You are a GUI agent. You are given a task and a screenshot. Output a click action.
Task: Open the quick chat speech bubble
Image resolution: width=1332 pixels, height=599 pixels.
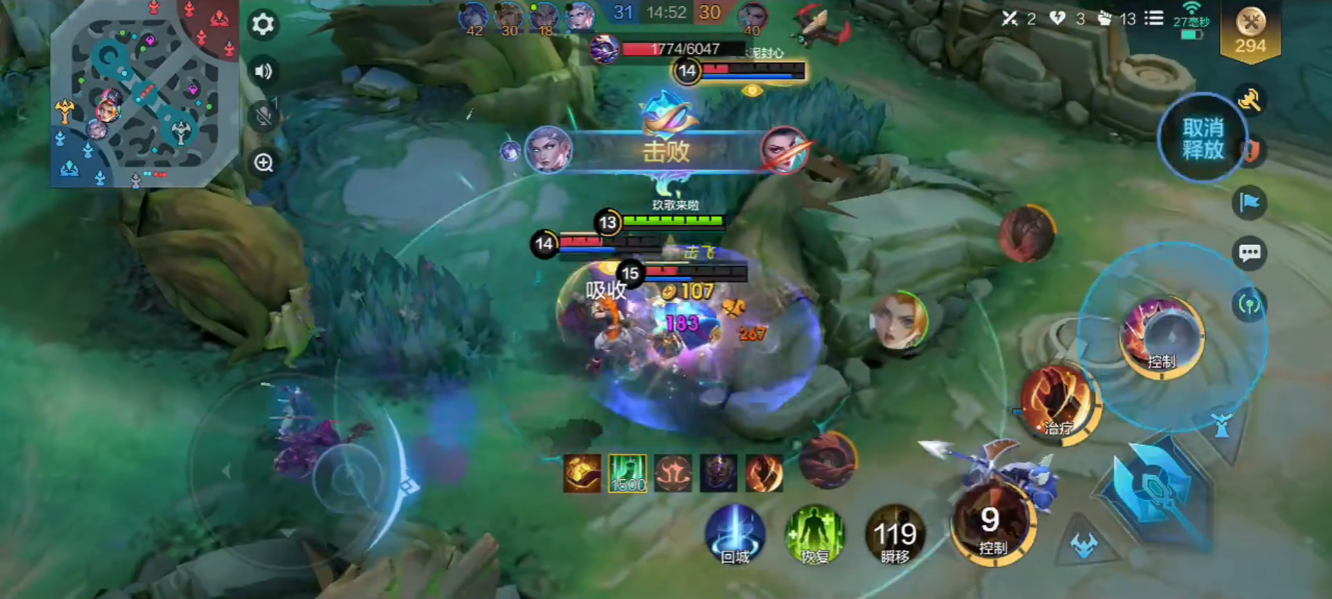[1250, 253]
